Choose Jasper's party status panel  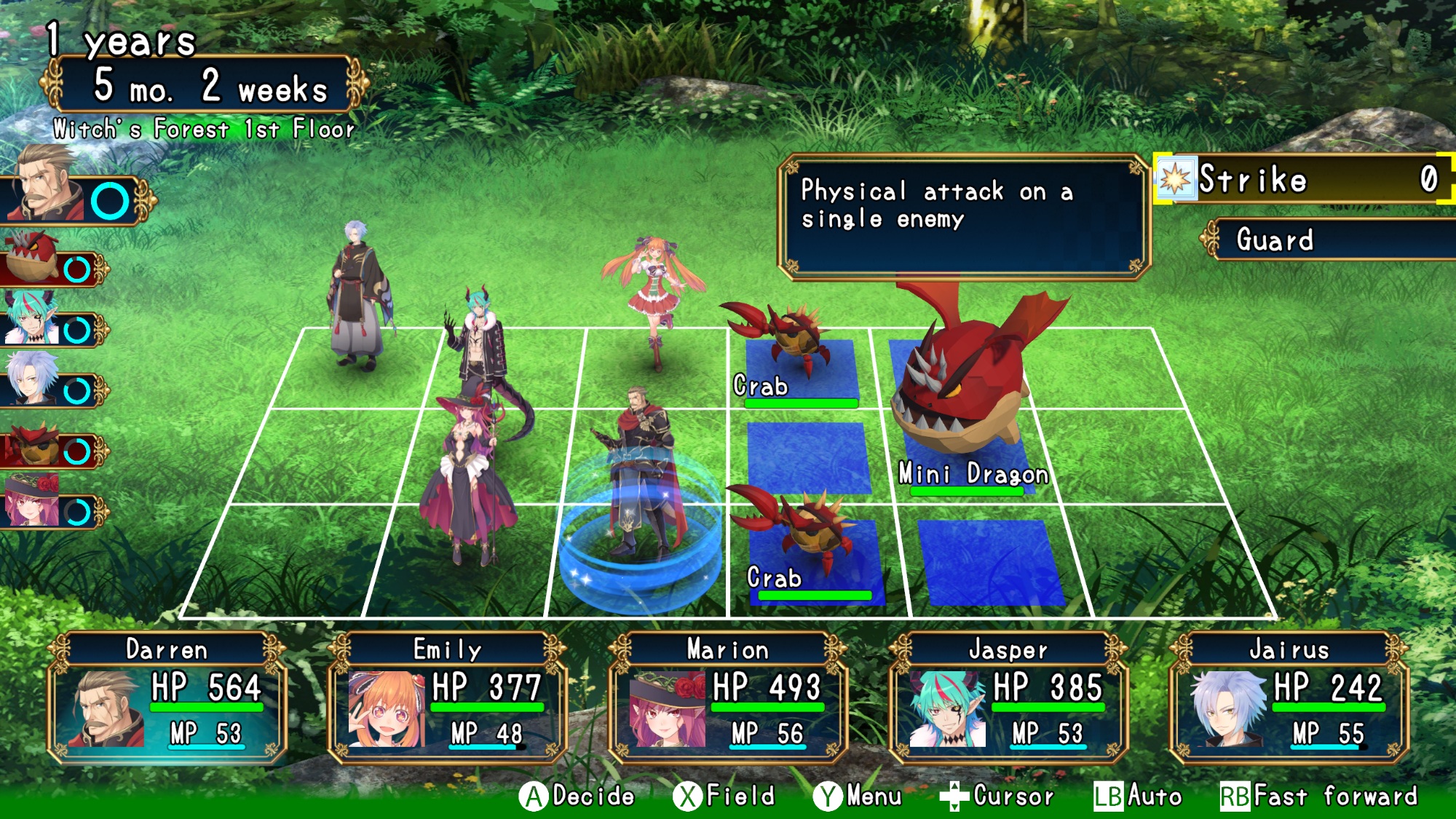tap(1008, 697)
